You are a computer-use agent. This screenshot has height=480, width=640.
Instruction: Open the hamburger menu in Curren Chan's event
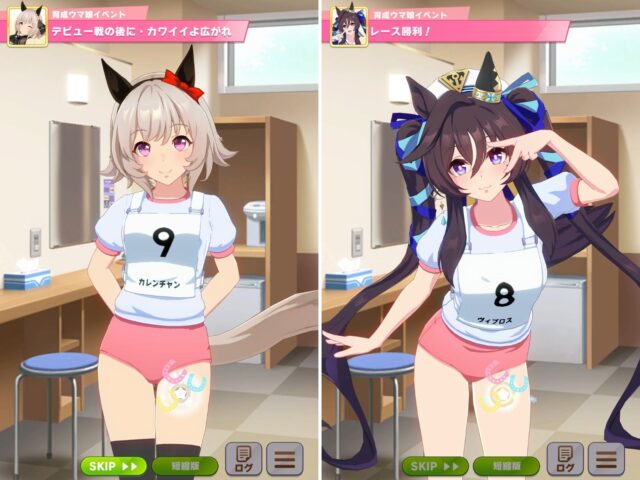pyautogui.click(x=285, y=460)
